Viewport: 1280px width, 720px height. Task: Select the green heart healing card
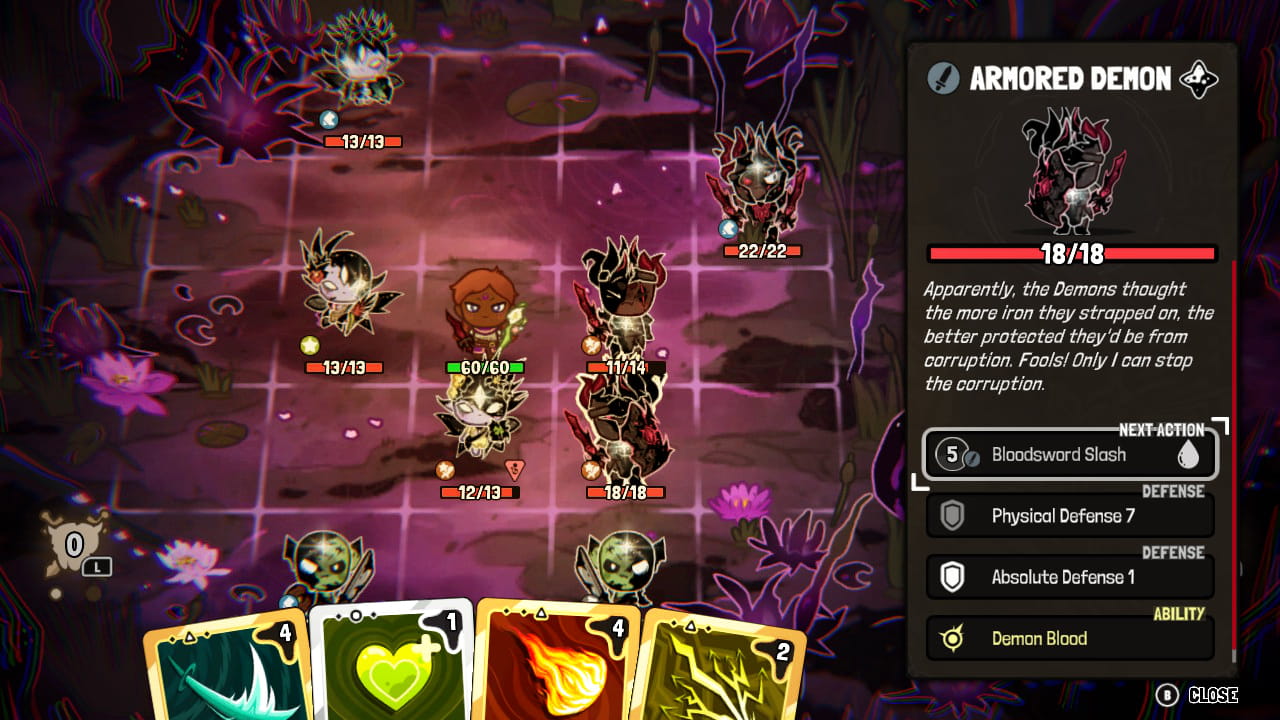pos(395,670)
